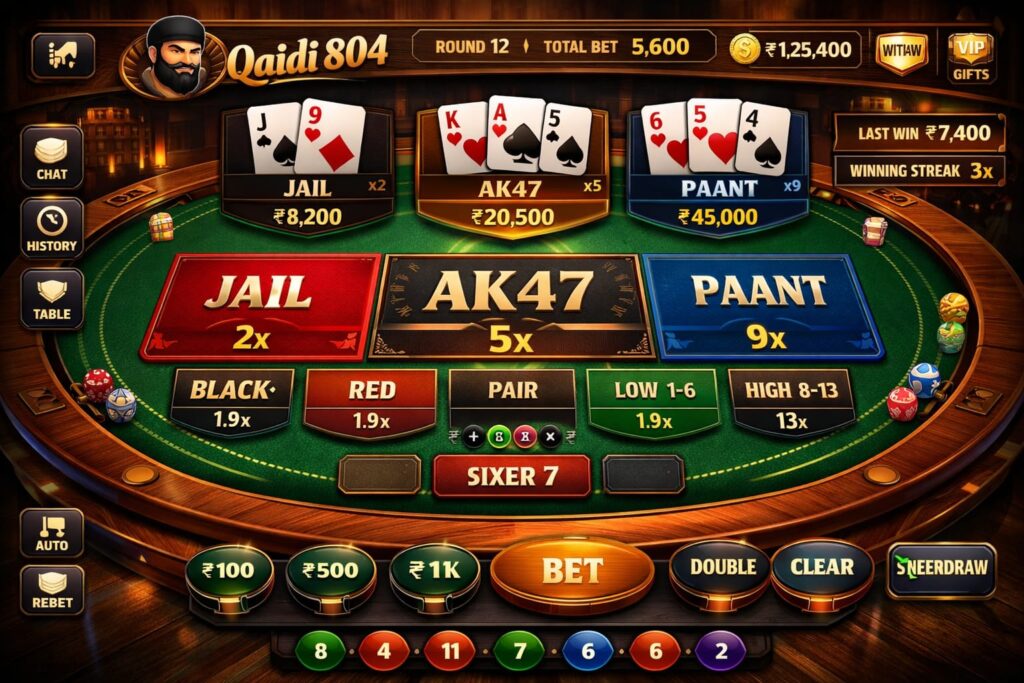Click the SIXER 7 bet button
The height and width of the screenshot is (683, 1024).
click(511, 476)
